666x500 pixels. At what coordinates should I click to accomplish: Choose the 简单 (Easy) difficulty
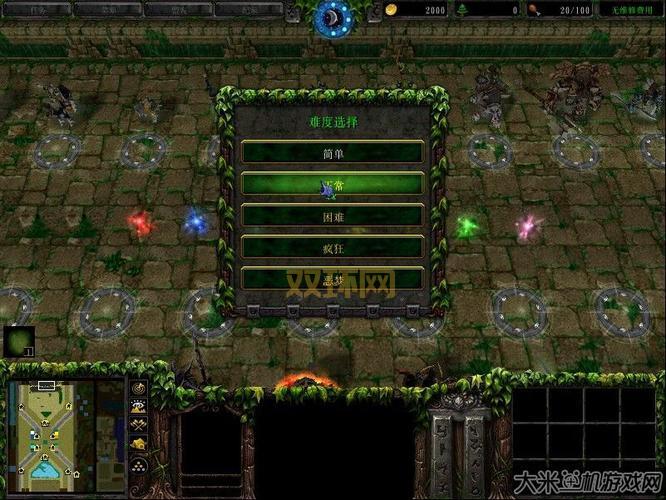tap(332, 153)
